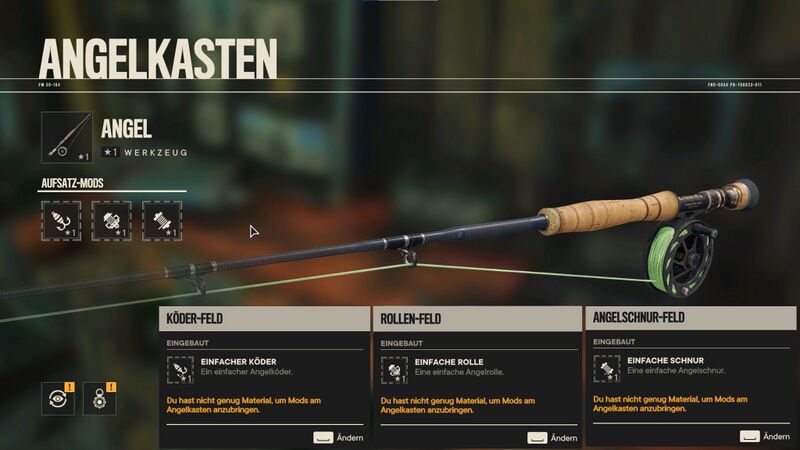
Task: Pick the fishing line spool mod slot
Action: pos(161,220)
